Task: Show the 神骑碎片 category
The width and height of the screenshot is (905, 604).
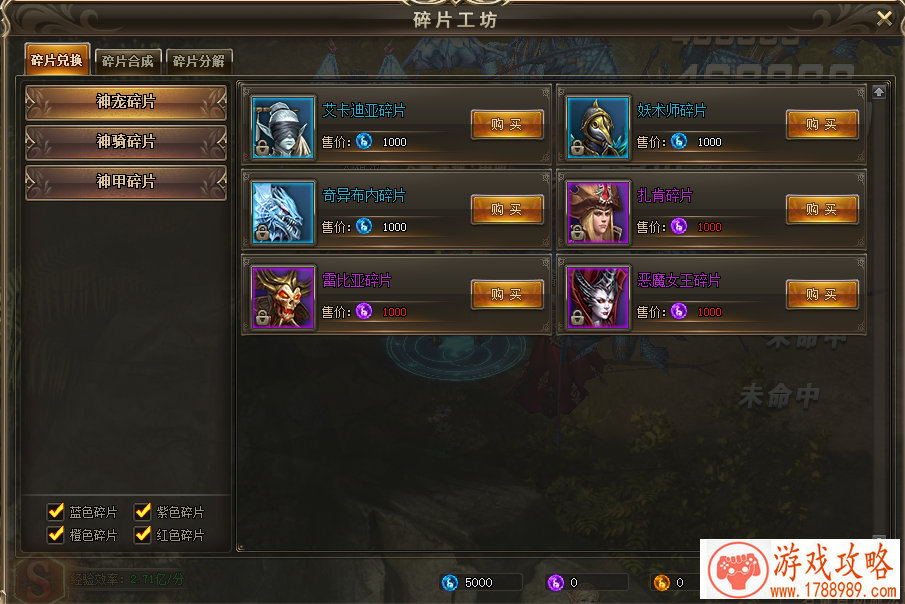Action: click(x=126, y=142)
